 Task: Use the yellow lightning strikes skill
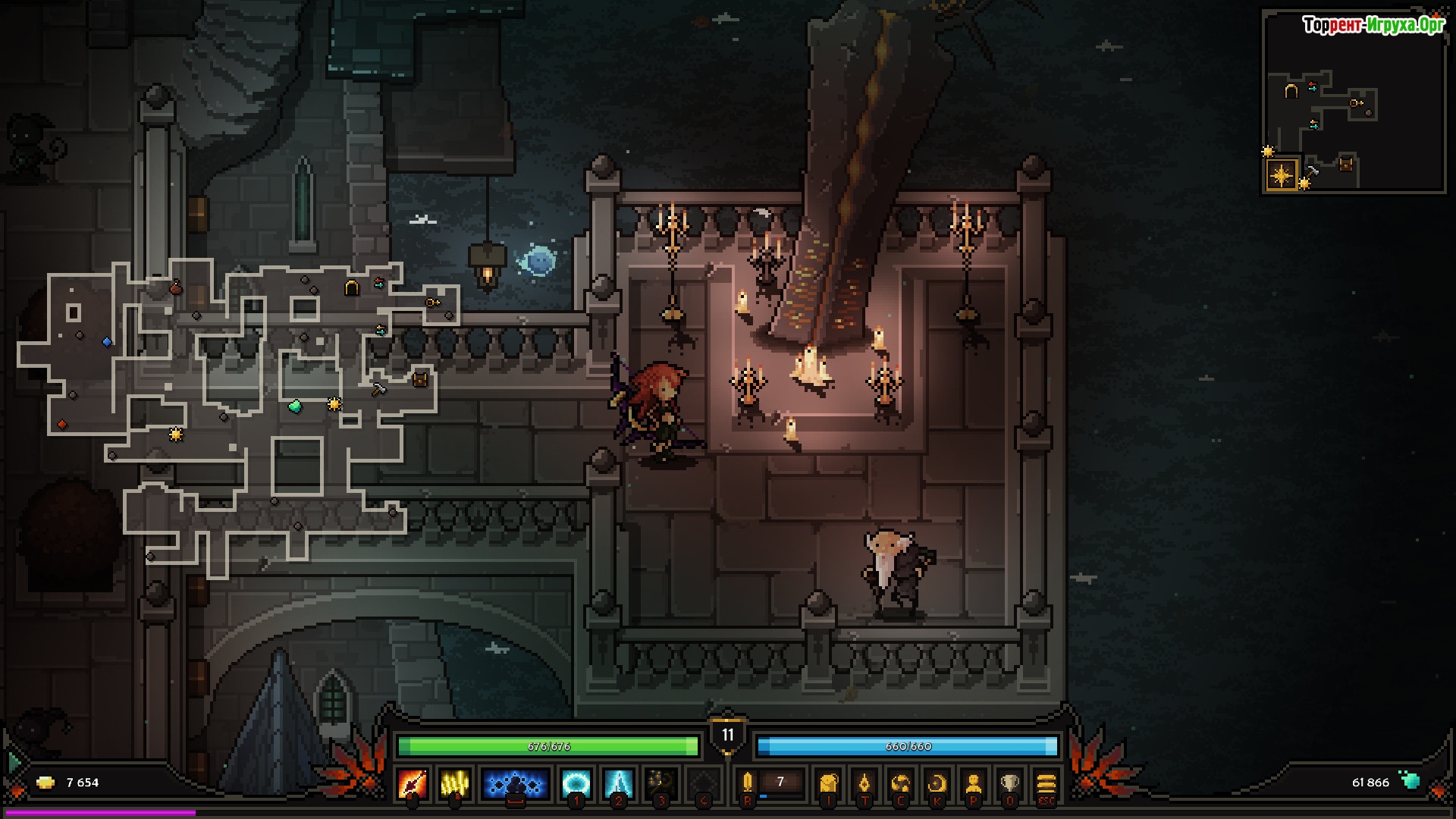[454, 783]
